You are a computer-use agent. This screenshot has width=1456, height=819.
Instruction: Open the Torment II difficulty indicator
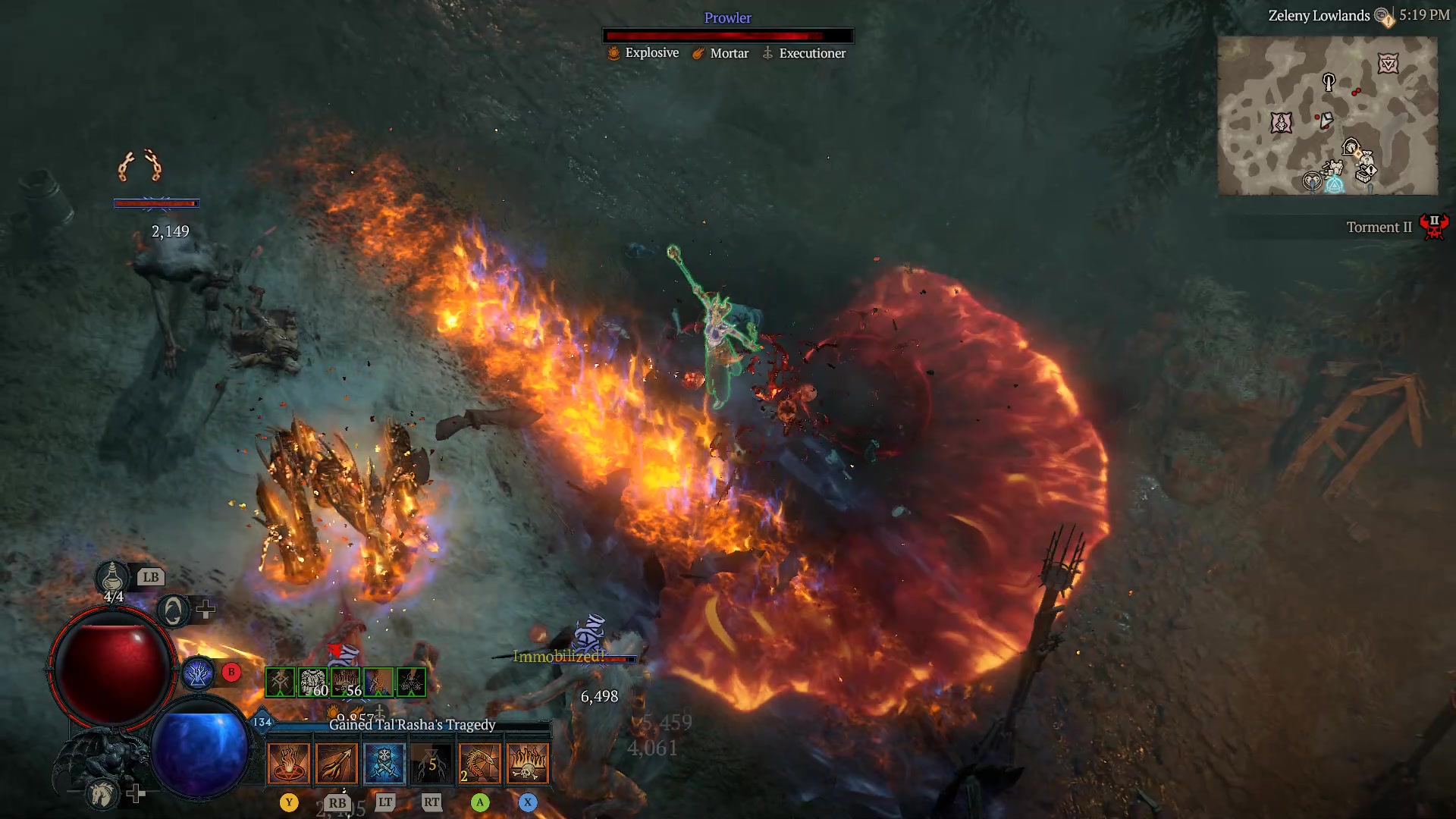[x=1379, y=227]
